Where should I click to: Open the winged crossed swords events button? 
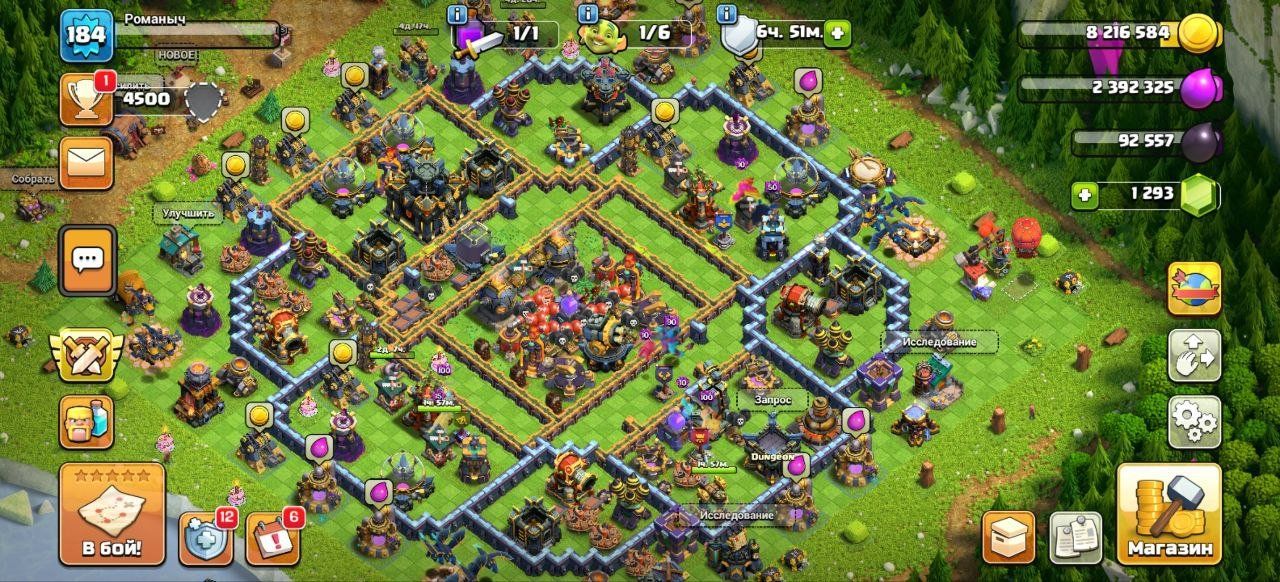click(87, 356)
